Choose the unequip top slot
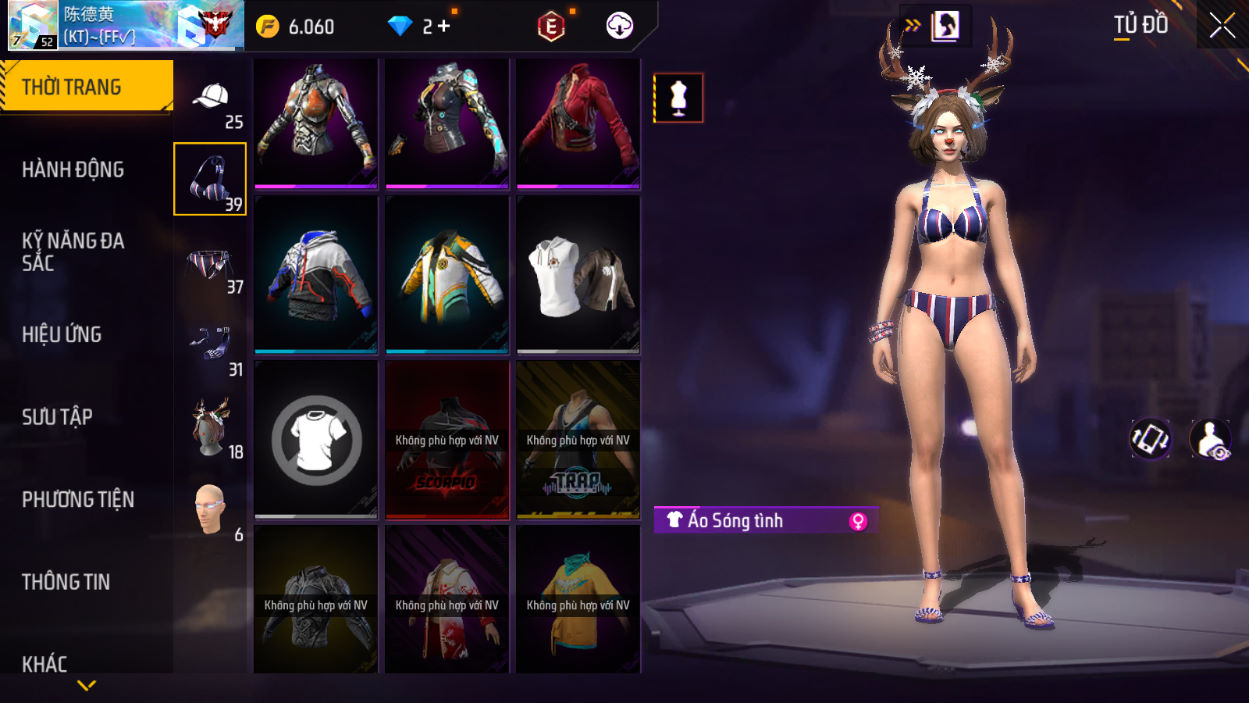The width and height of the screenshot is (1249, 703). coord(316,439)
